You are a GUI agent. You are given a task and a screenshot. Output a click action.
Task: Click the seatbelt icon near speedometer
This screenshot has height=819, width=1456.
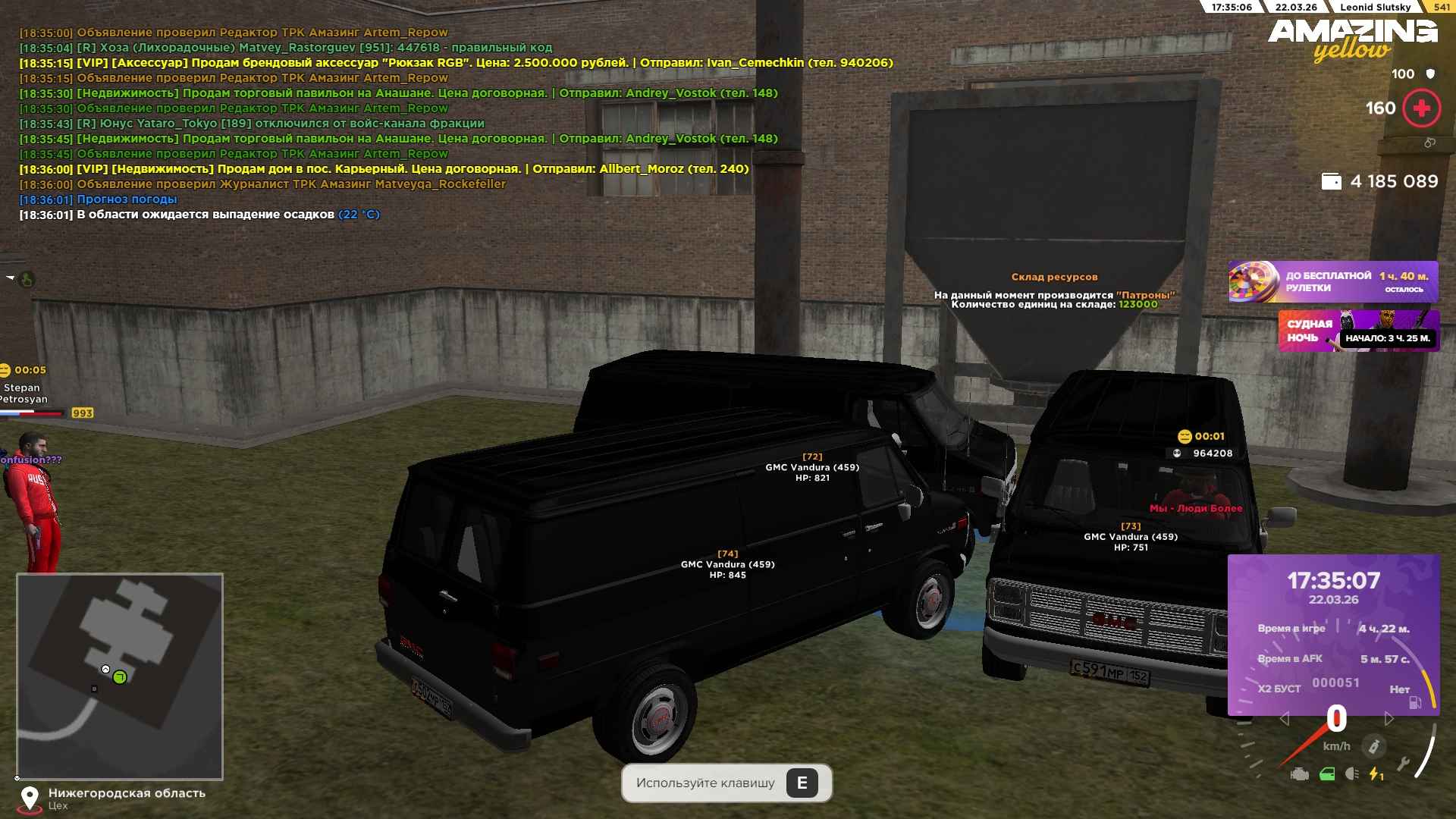1373,746
